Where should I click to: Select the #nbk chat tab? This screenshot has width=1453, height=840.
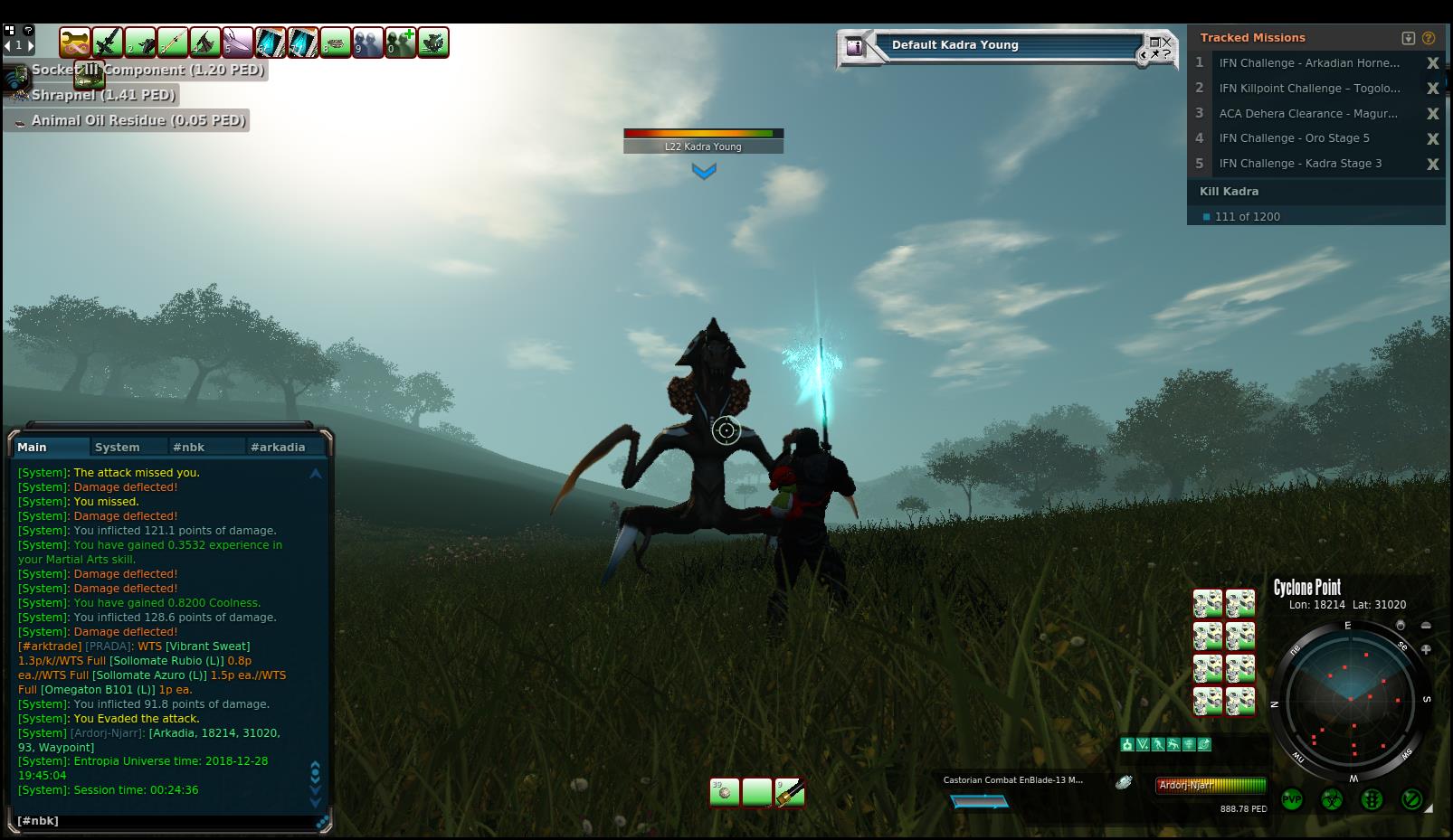tap(189, 447)
